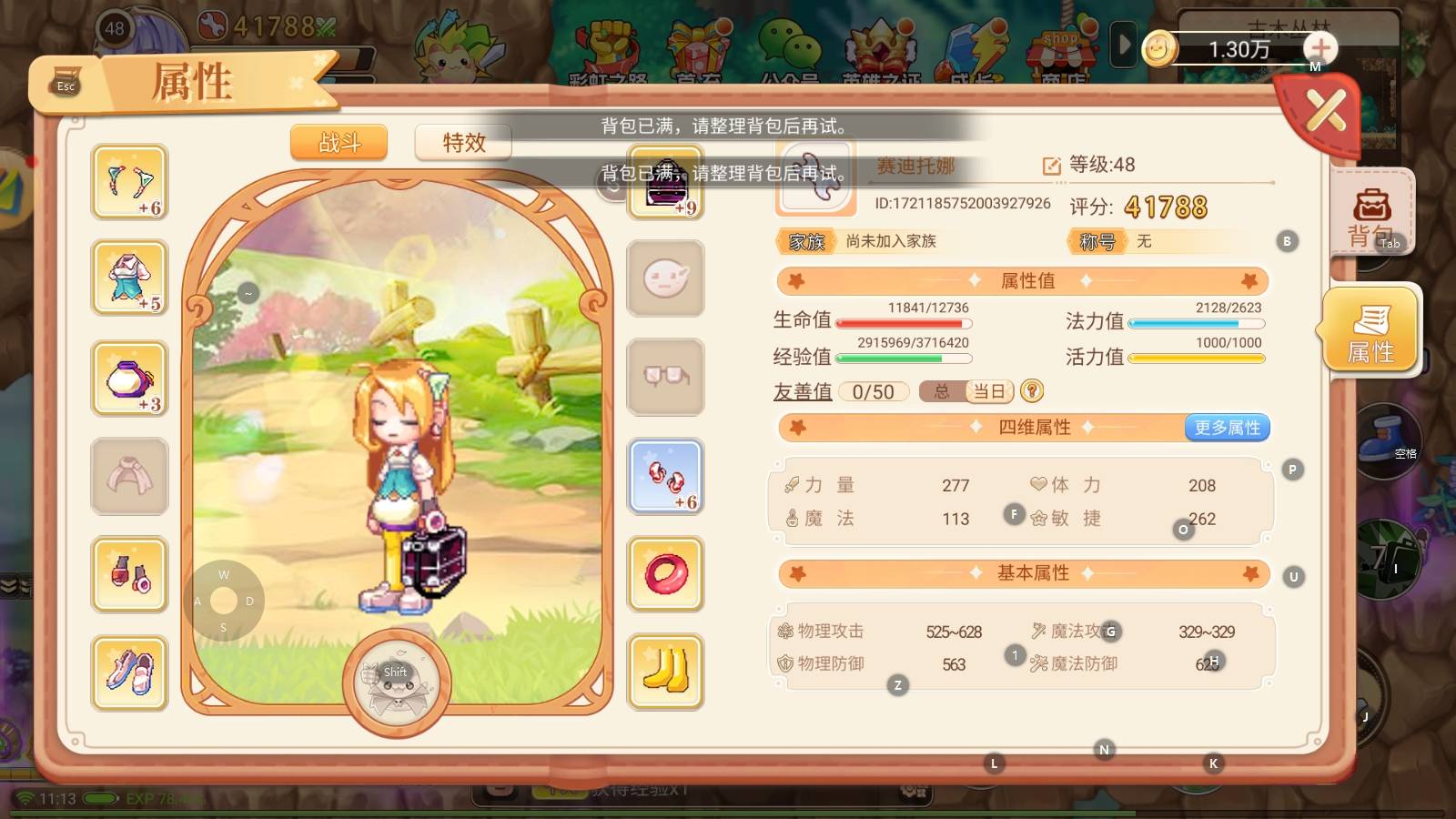Edit the character name 赛迪托娜
This screenshot has width=1456, height=819.
click(1051, 166)
